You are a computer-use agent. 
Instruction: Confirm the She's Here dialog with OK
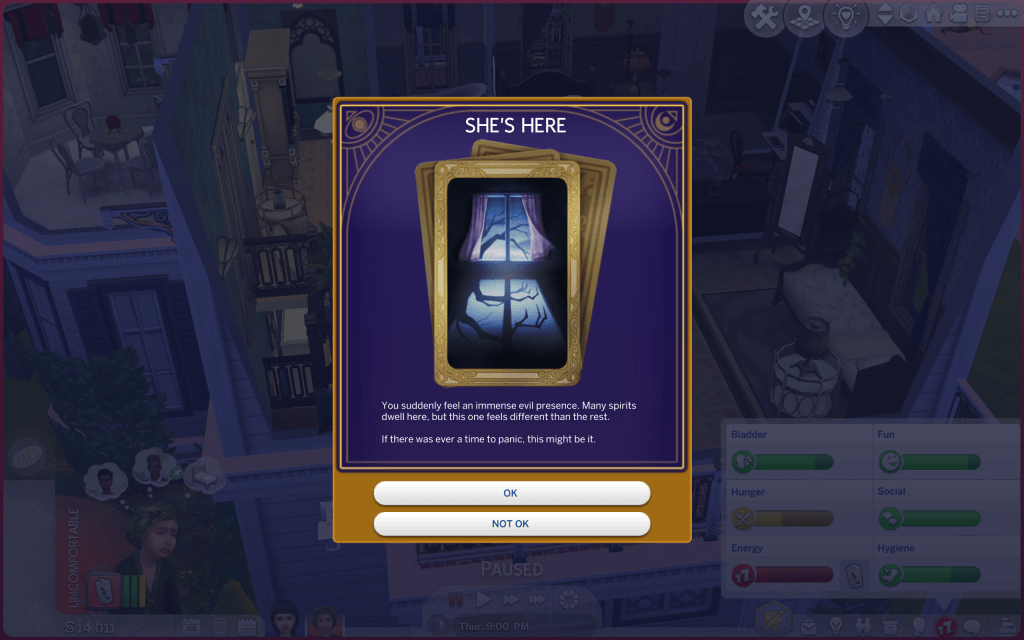pyautogui.click(x=511, y=493)
